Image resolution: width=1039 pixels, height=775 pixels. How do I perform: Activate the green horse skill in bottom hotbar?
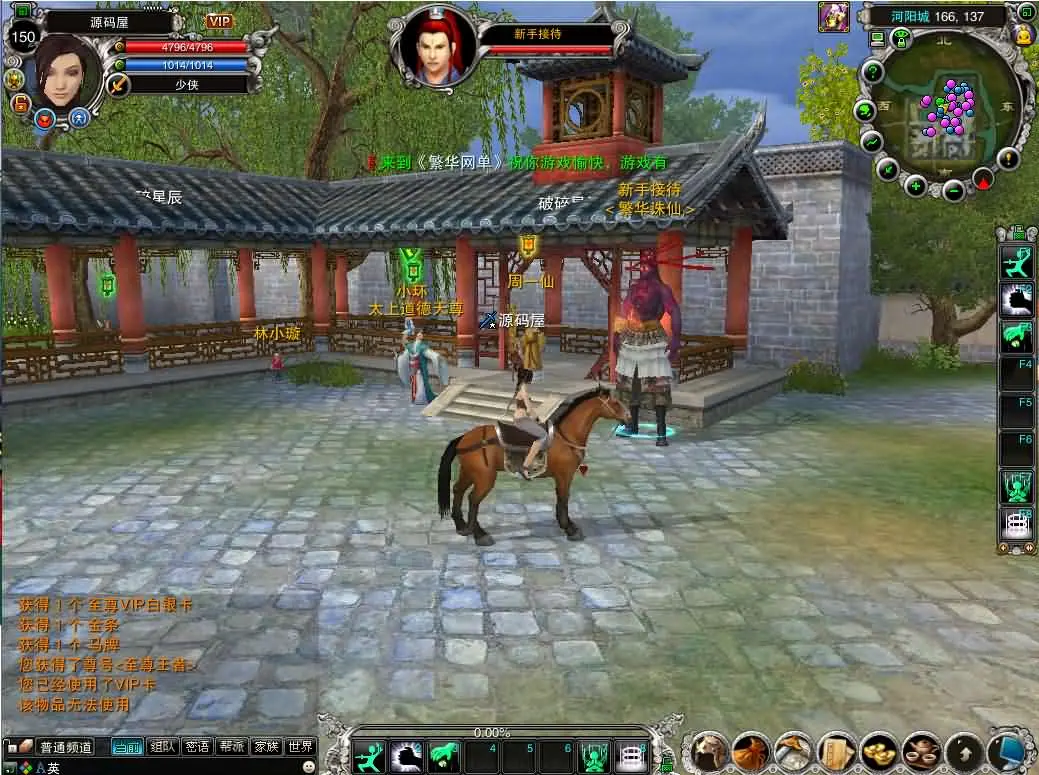[443, 755]
